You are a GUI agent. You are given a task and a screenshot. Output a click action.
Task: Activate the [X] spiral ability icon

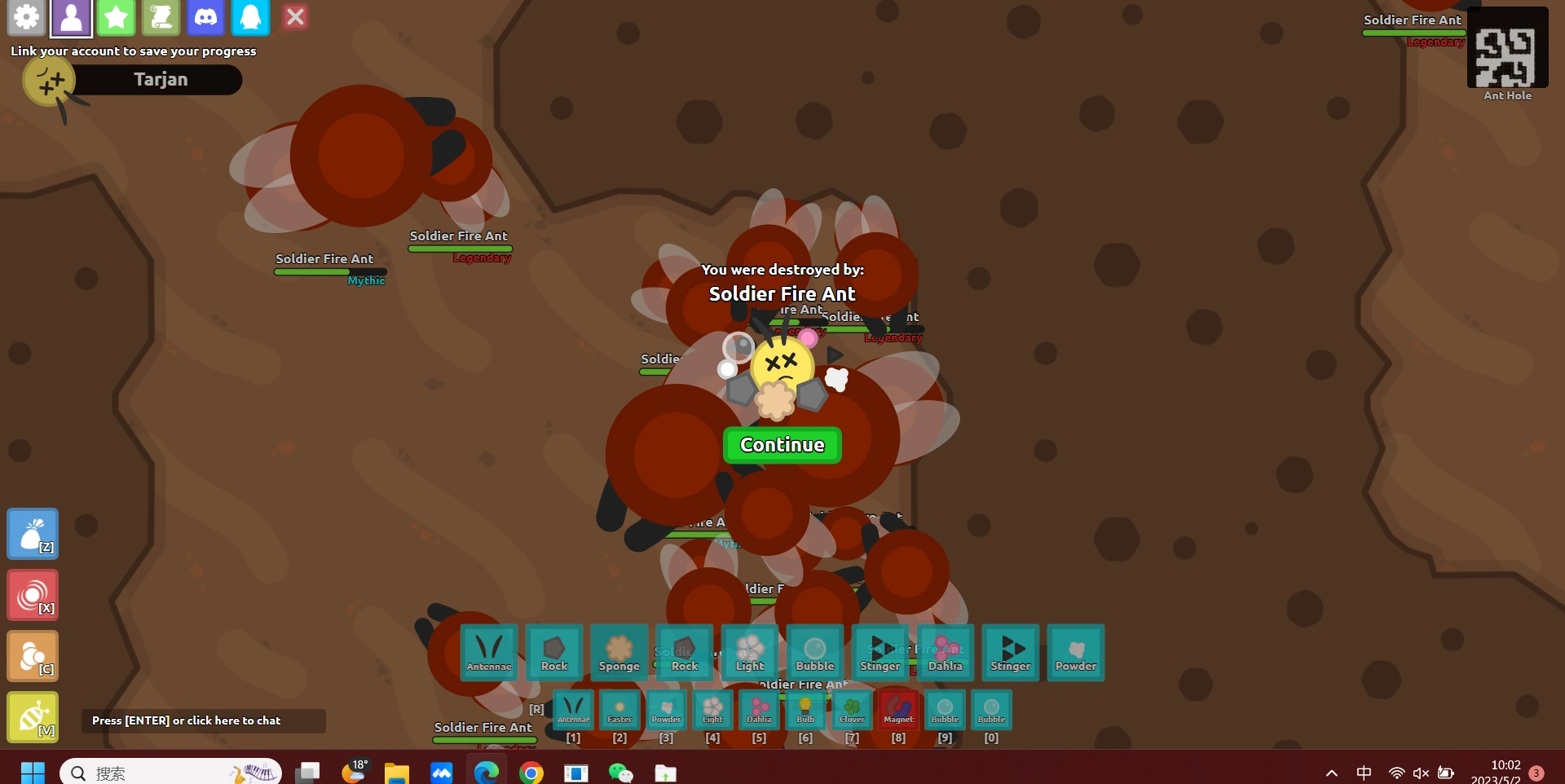coord(33,595)
